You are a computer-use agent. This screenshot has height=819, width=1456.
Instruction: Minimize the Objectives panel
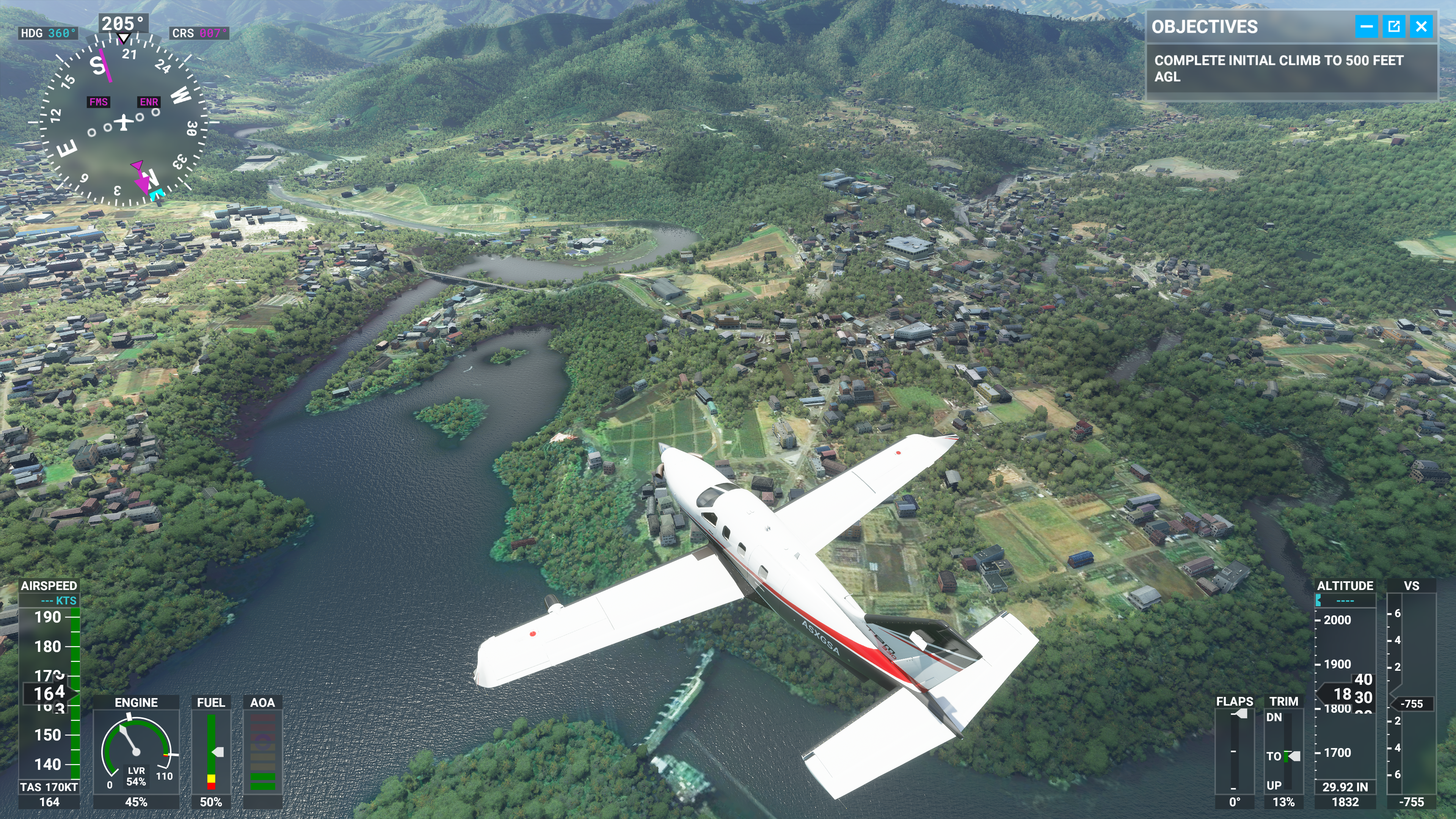(x=1366, y=27)
